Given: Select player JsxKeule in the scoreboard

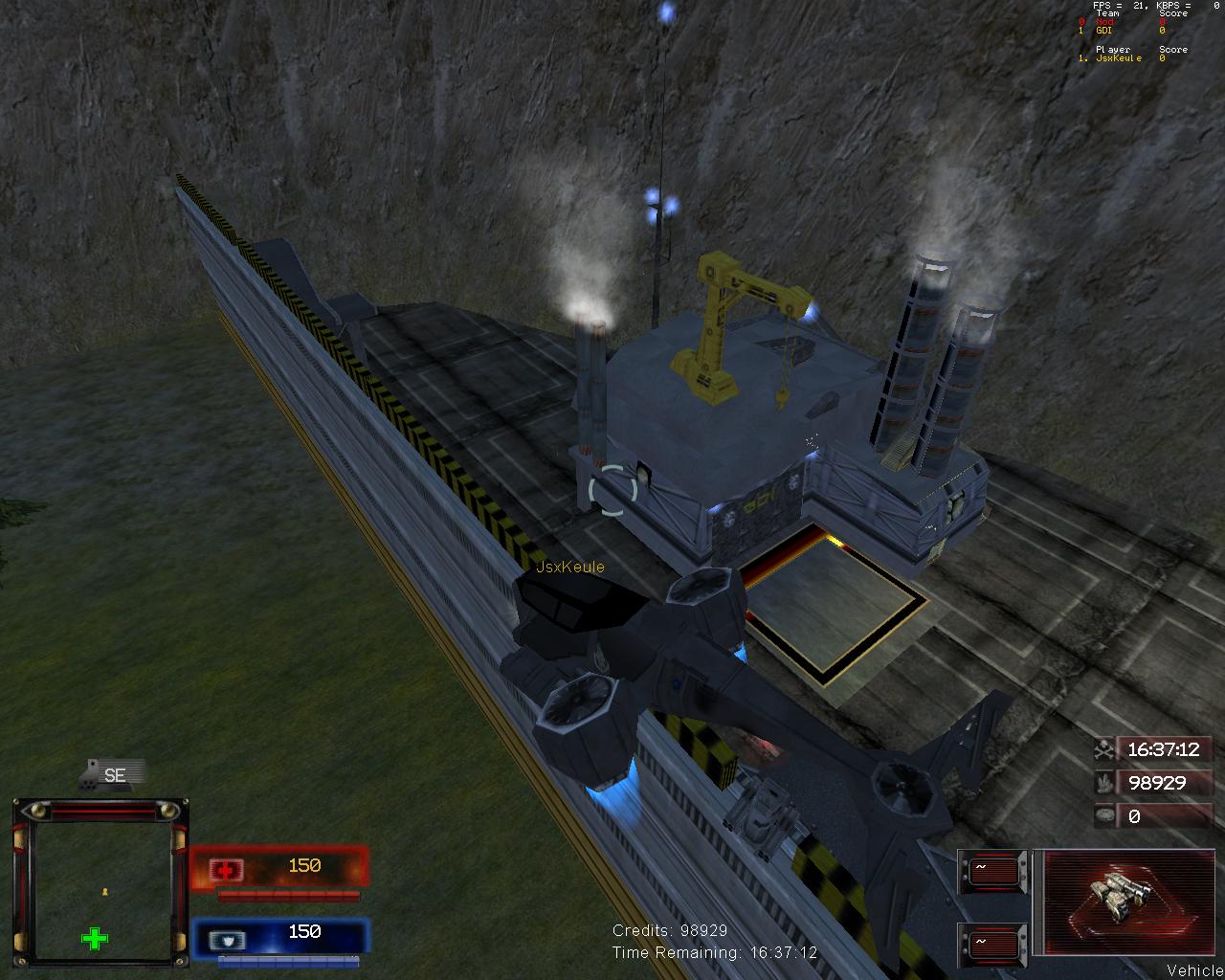Looking at the screenshot, I should click(1119, 58).
